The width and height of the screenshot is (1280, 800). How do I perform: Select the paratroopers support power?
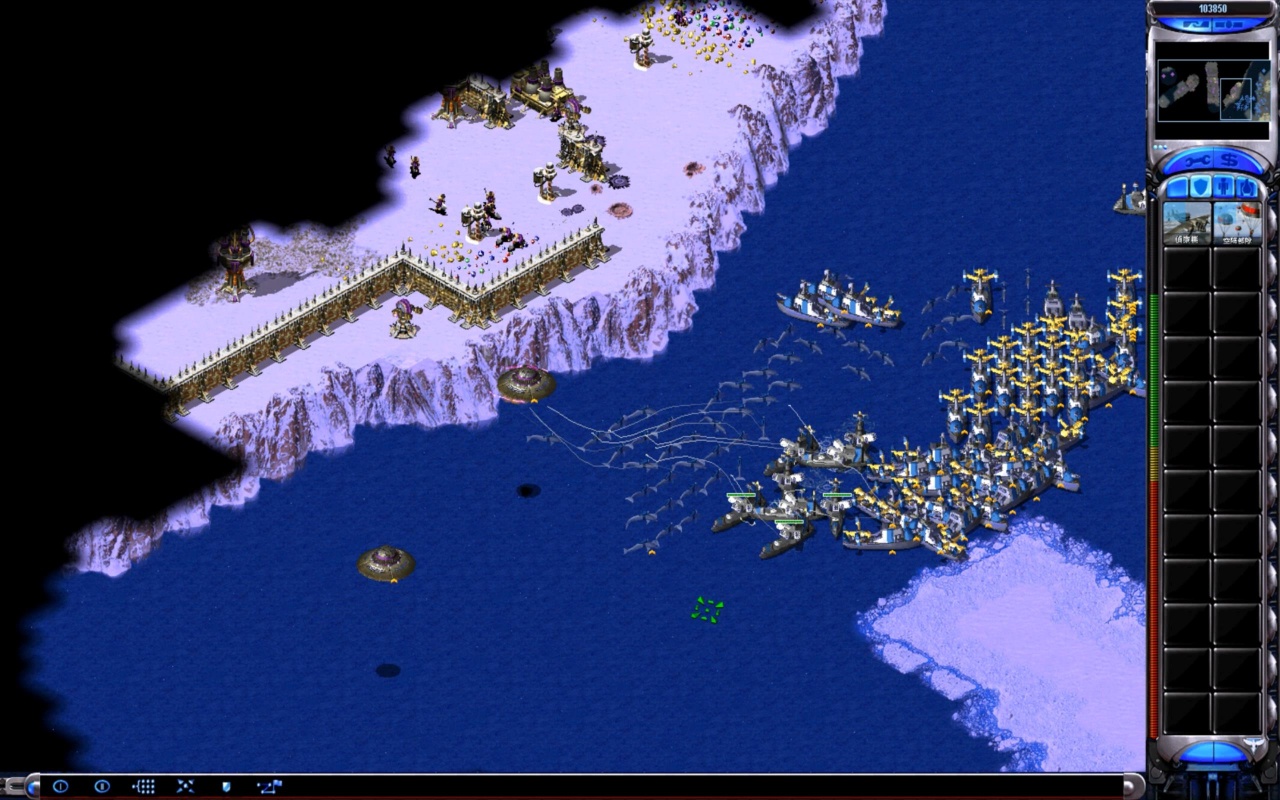1237,223
